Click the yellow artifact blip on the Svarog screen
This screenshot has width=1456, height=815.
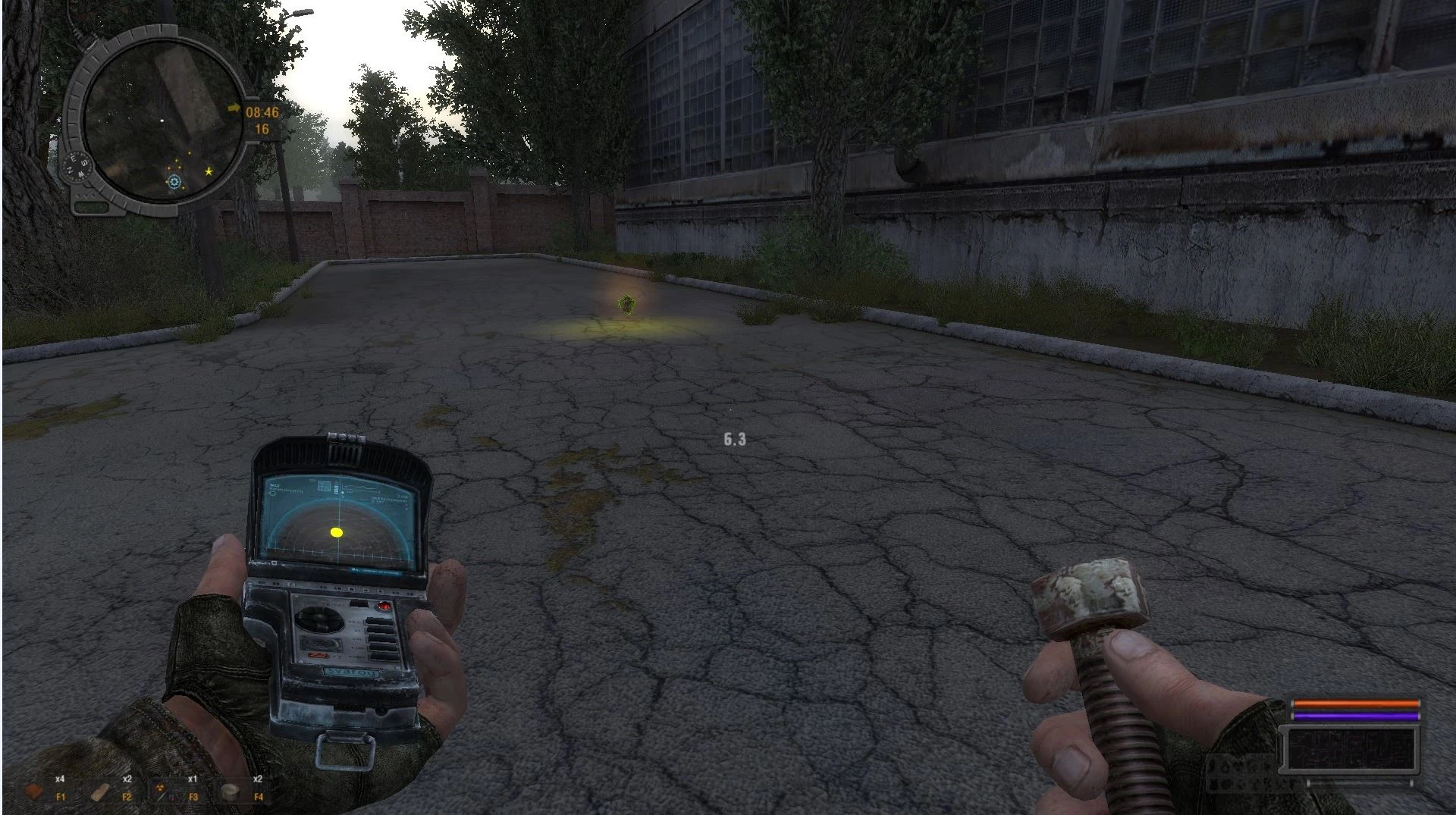click(336, 531)
